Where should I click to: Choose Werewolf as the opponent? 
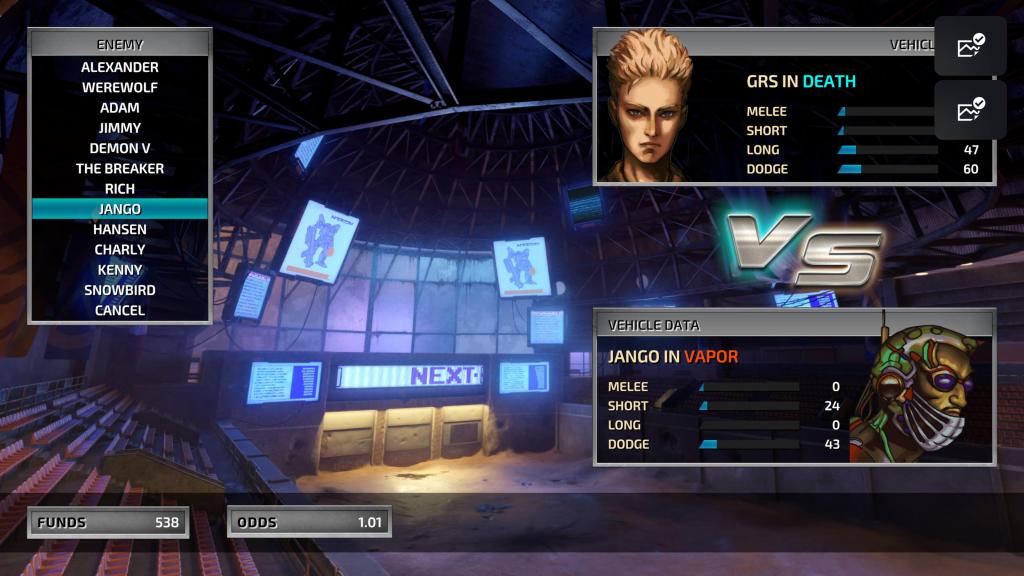120,87
